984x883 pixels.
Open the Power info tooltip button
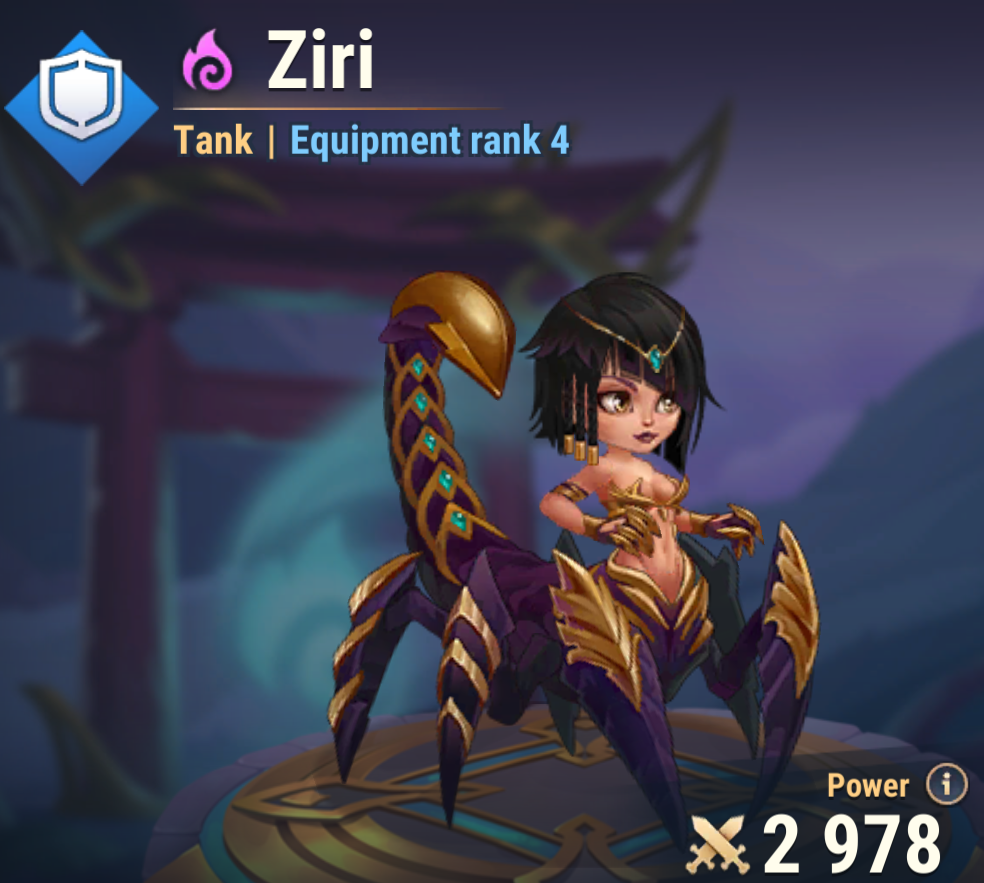(x=946, y=786)
